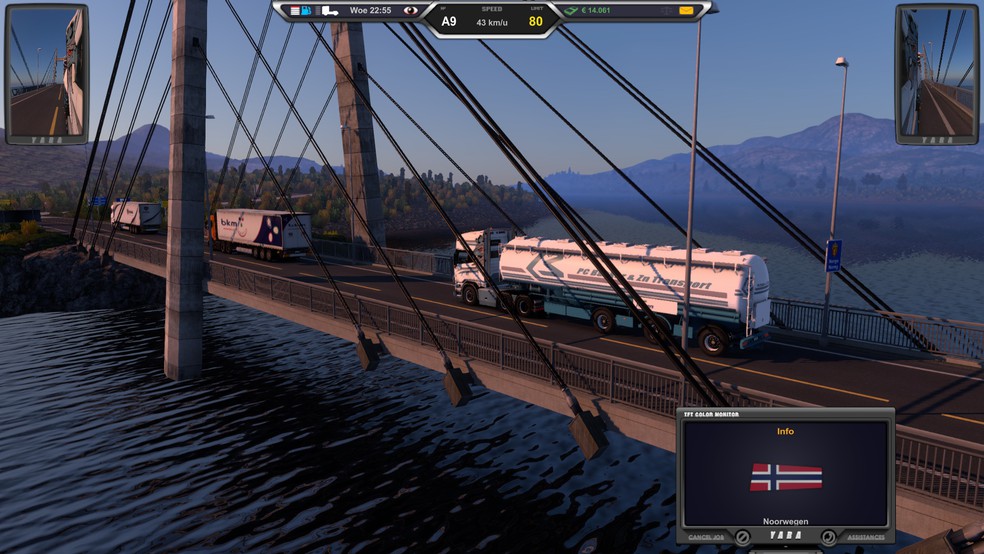Toggle the eye view icon

410,10
